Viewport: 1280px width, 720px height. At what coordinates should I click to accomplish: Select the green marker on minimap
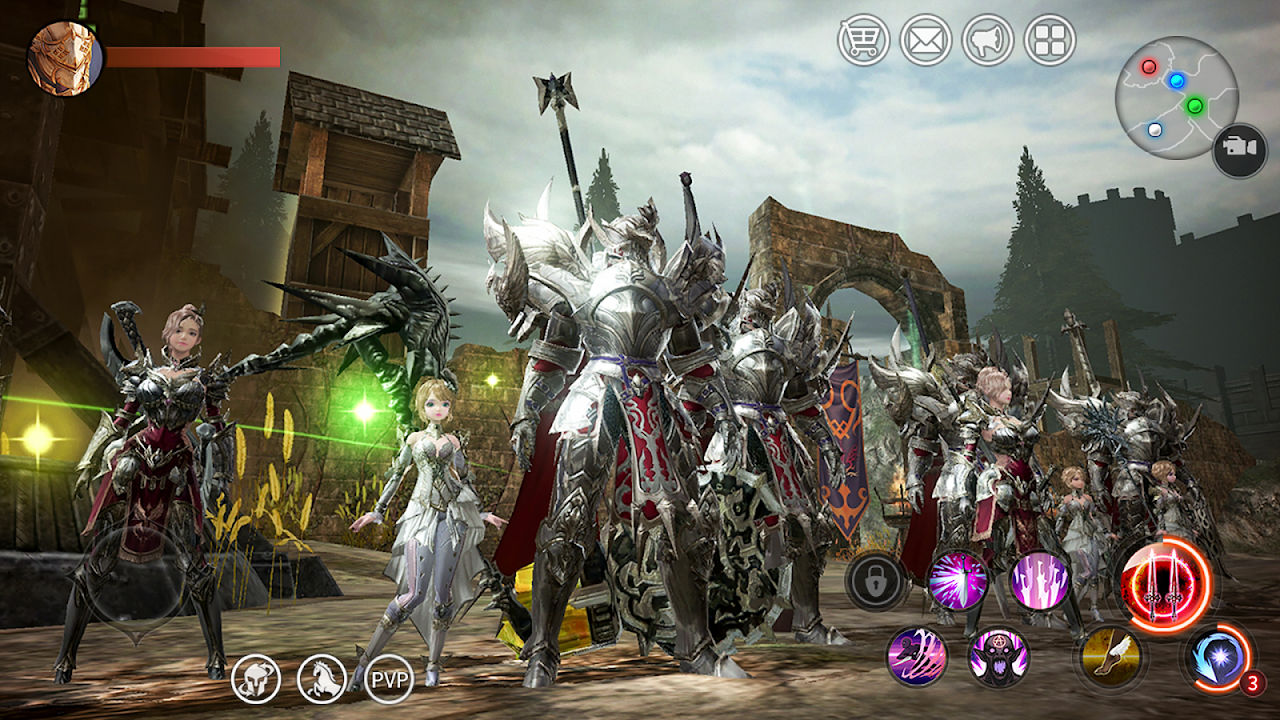pyautogui.click(x=1194, y=105)
